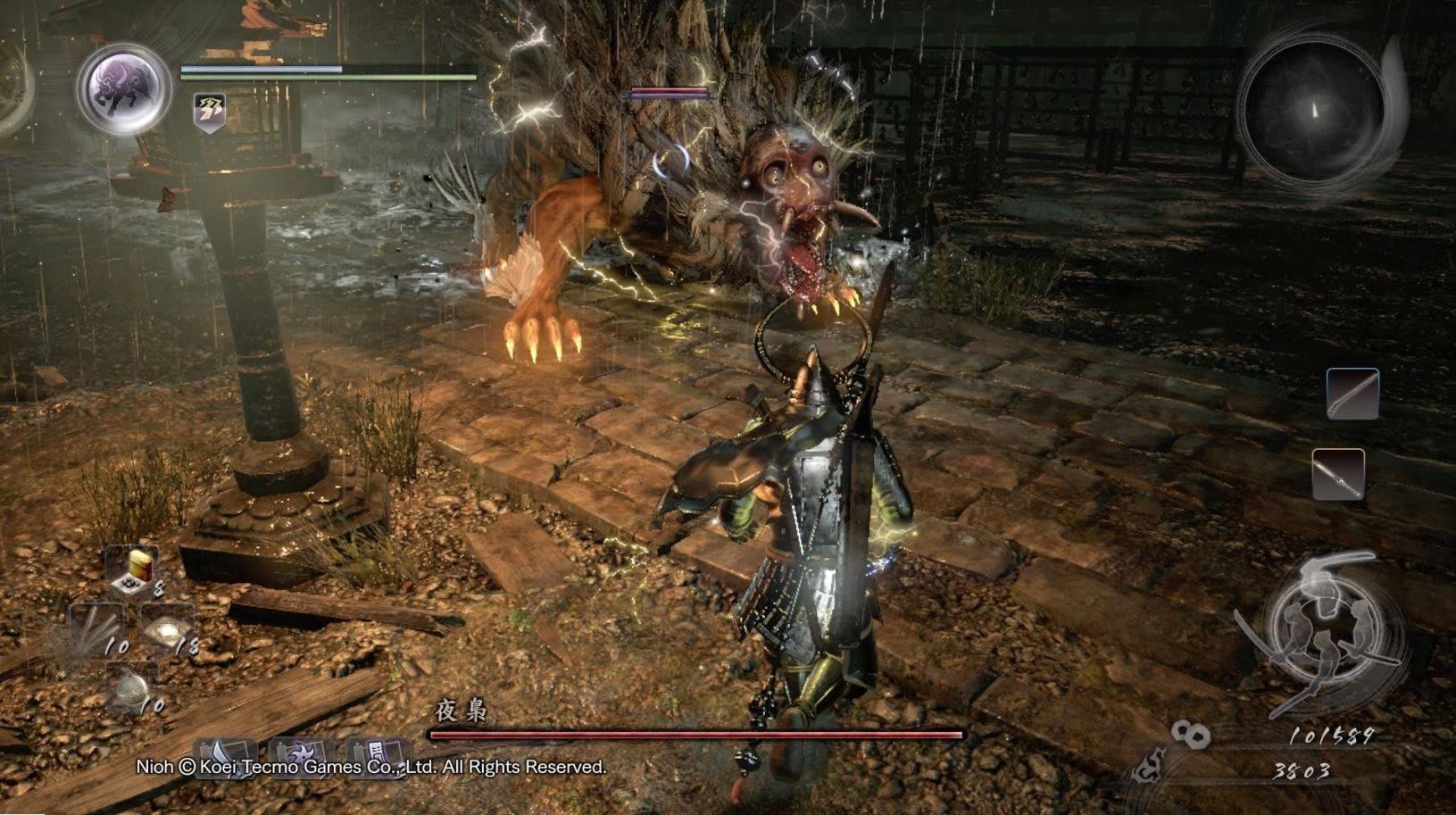Activate the shuriken scroll shortcut
The image size is (1456, 815).
(301, 756)
